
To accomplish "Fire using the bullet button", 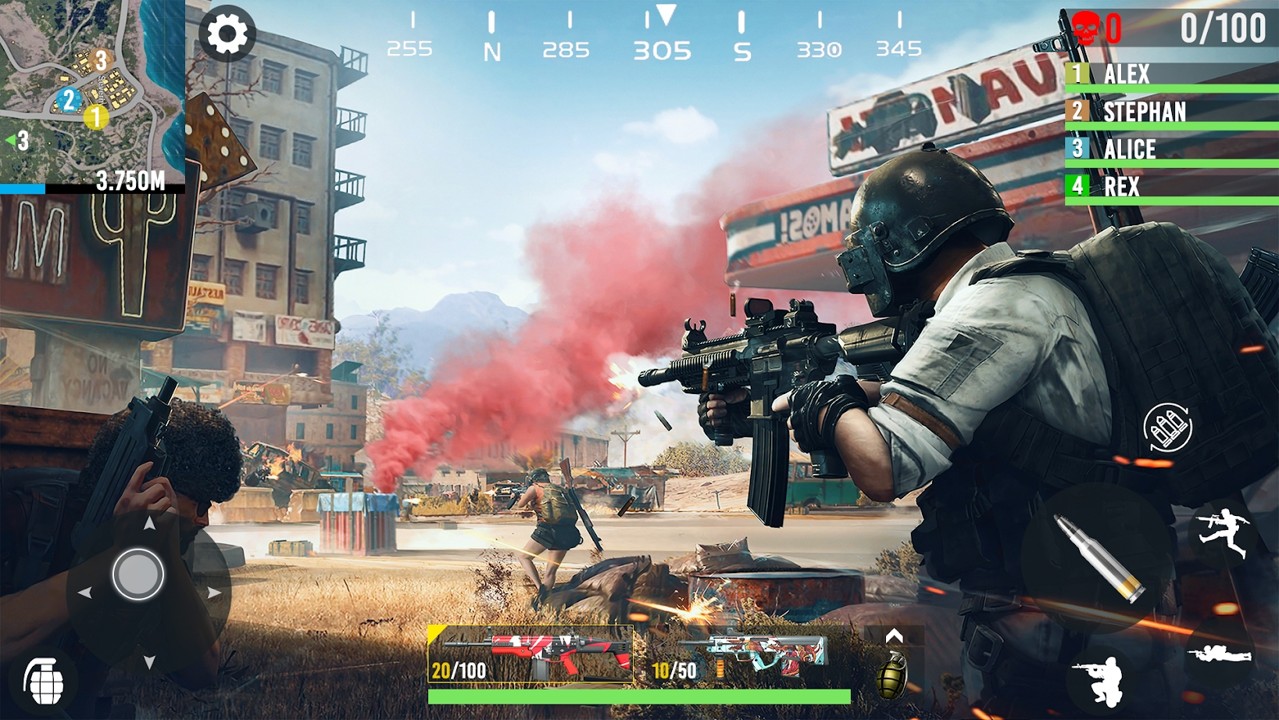I will (1100, 558).
